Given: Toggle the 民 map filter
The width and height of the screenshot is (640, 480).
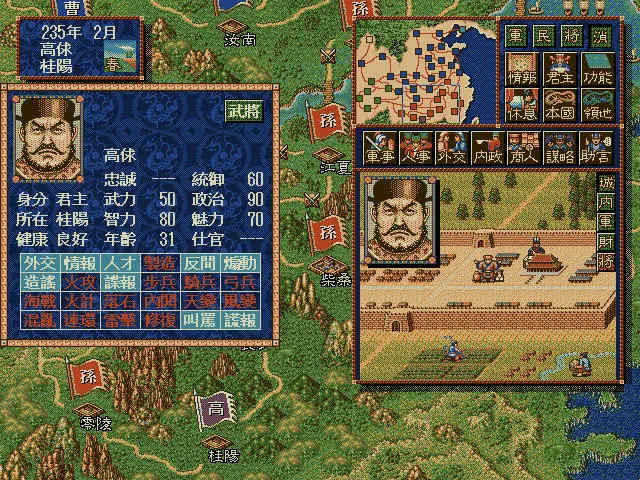Looking at the screenshot, I should pos(541,33).
